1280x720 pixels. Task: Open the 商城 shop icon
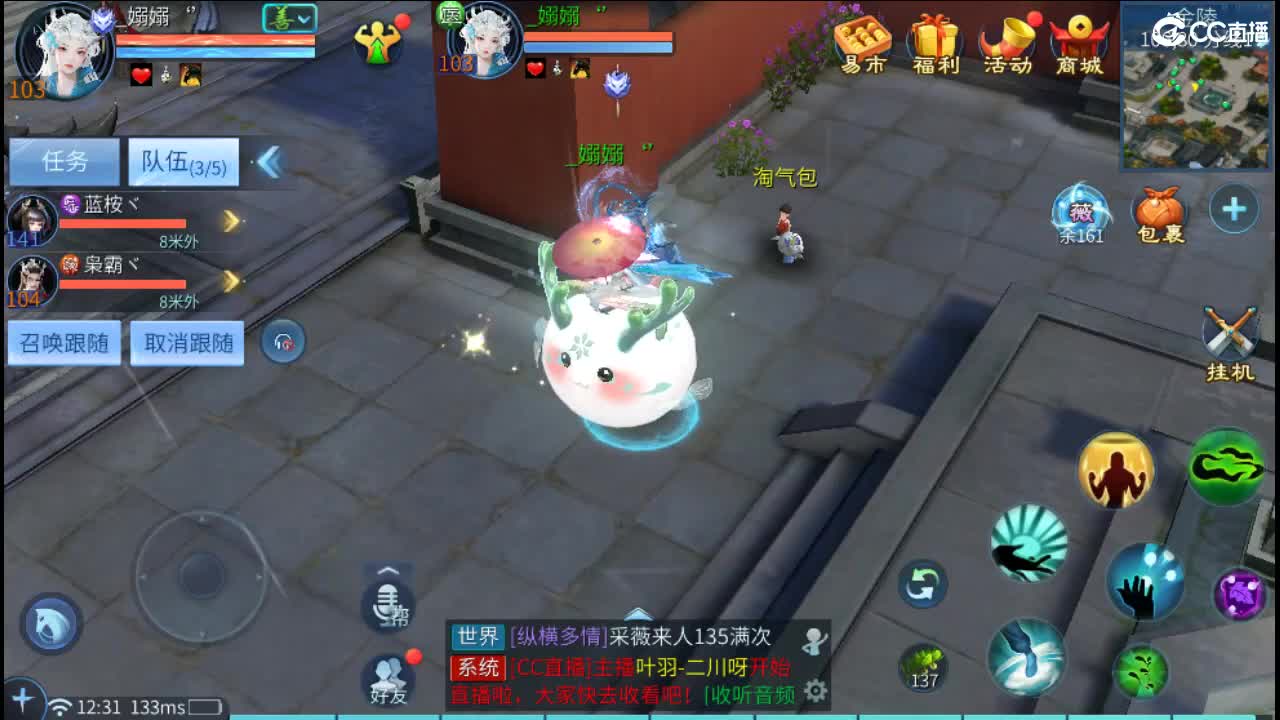tap(1077, 40)
